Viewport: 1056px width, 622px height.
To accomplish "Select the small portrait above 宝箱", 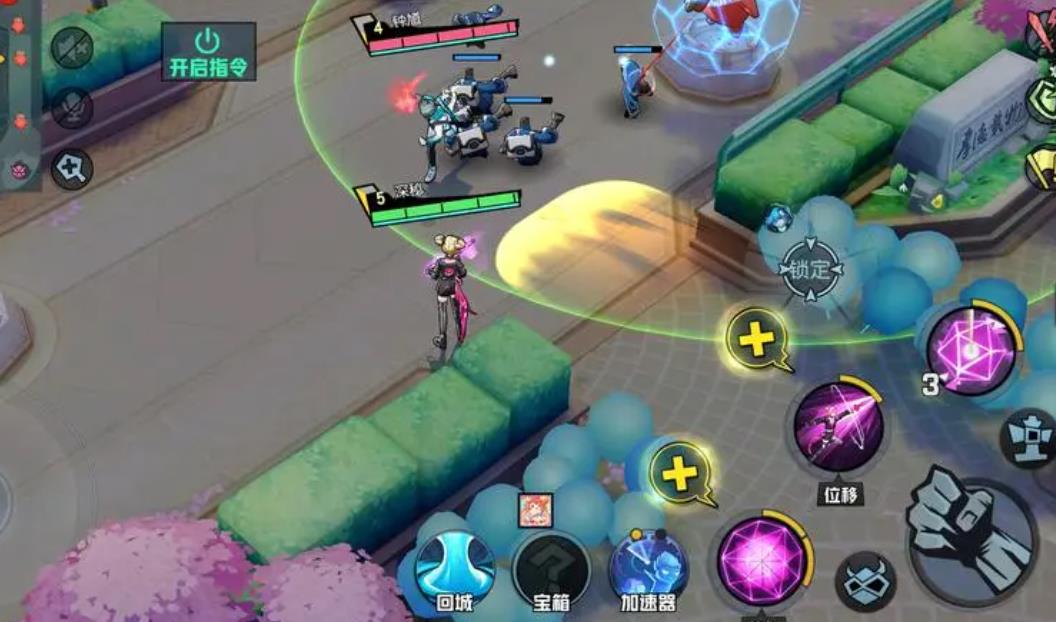I will coord(534,510).
